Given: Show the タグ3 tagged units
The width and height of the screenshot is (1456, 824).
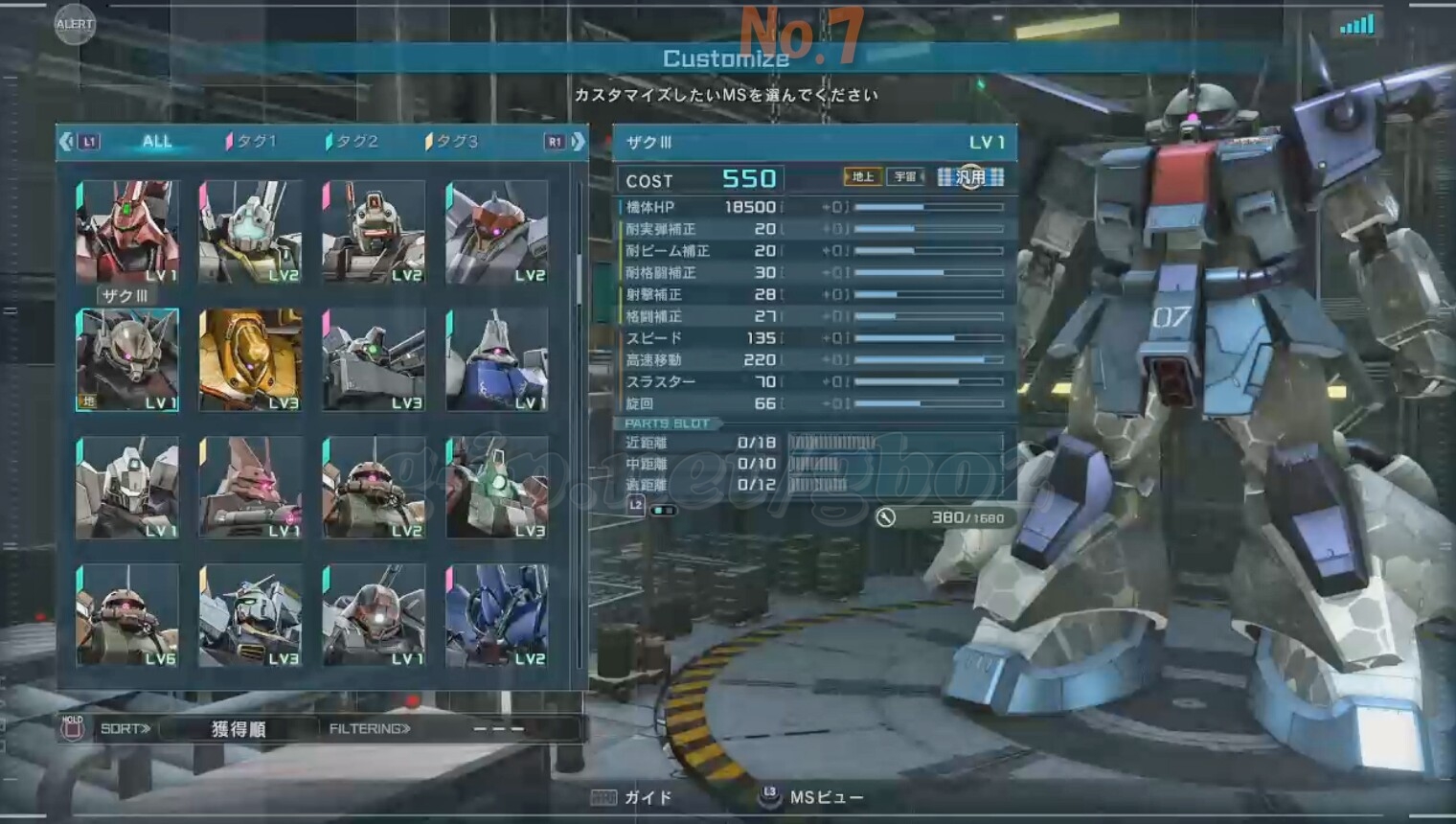Looking at the screenshot, I should [x=452, y=142].
